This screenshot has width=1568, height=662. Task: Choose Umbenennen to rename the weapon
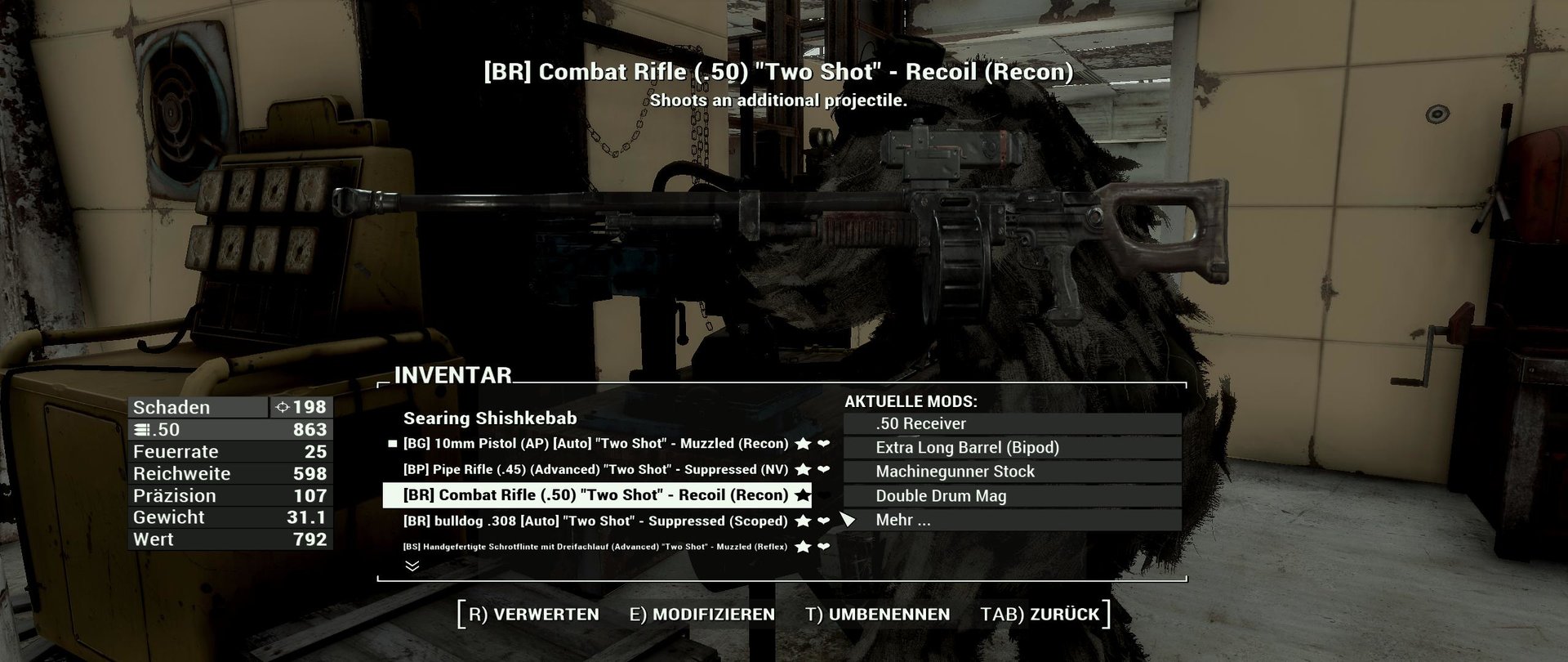tap(878, 615)
